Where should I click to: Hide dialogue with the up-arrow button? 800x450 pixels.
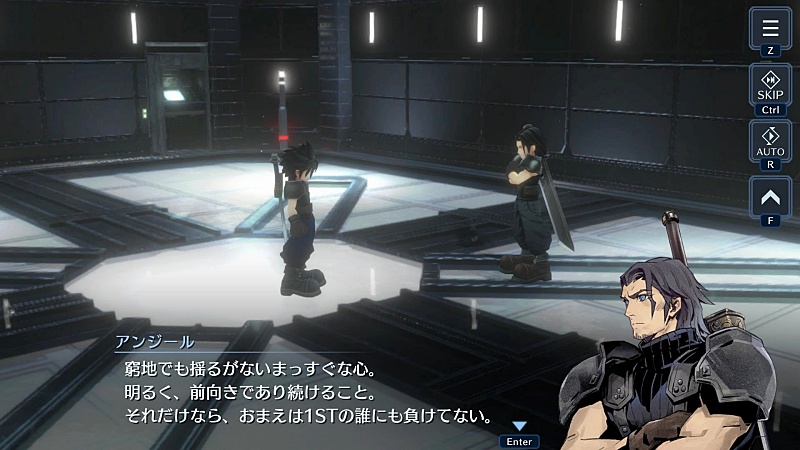tap(770, 196)
